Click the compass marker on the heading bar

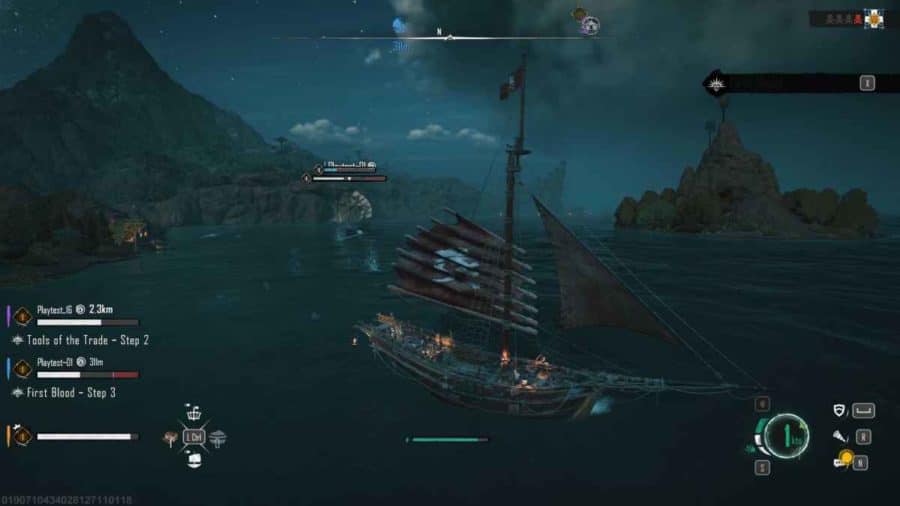tap(449, 38)
